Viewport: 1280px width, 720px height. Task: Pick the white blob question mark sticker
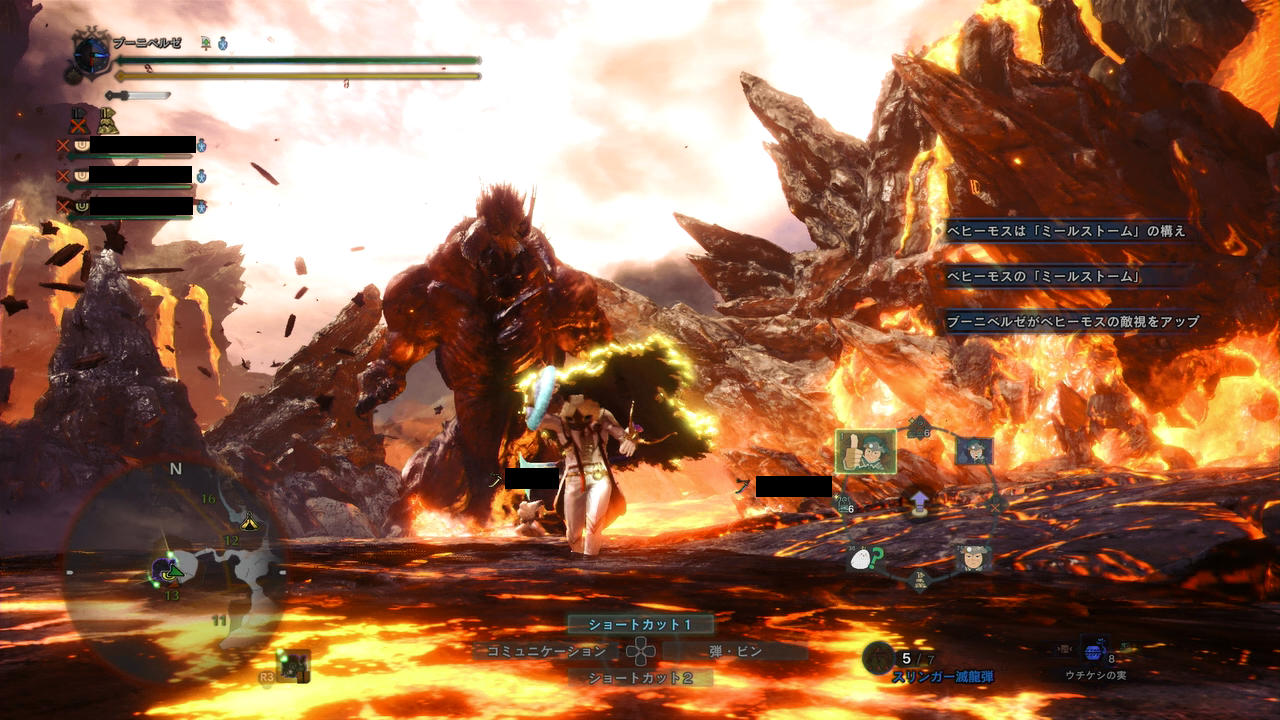[862, 559]
